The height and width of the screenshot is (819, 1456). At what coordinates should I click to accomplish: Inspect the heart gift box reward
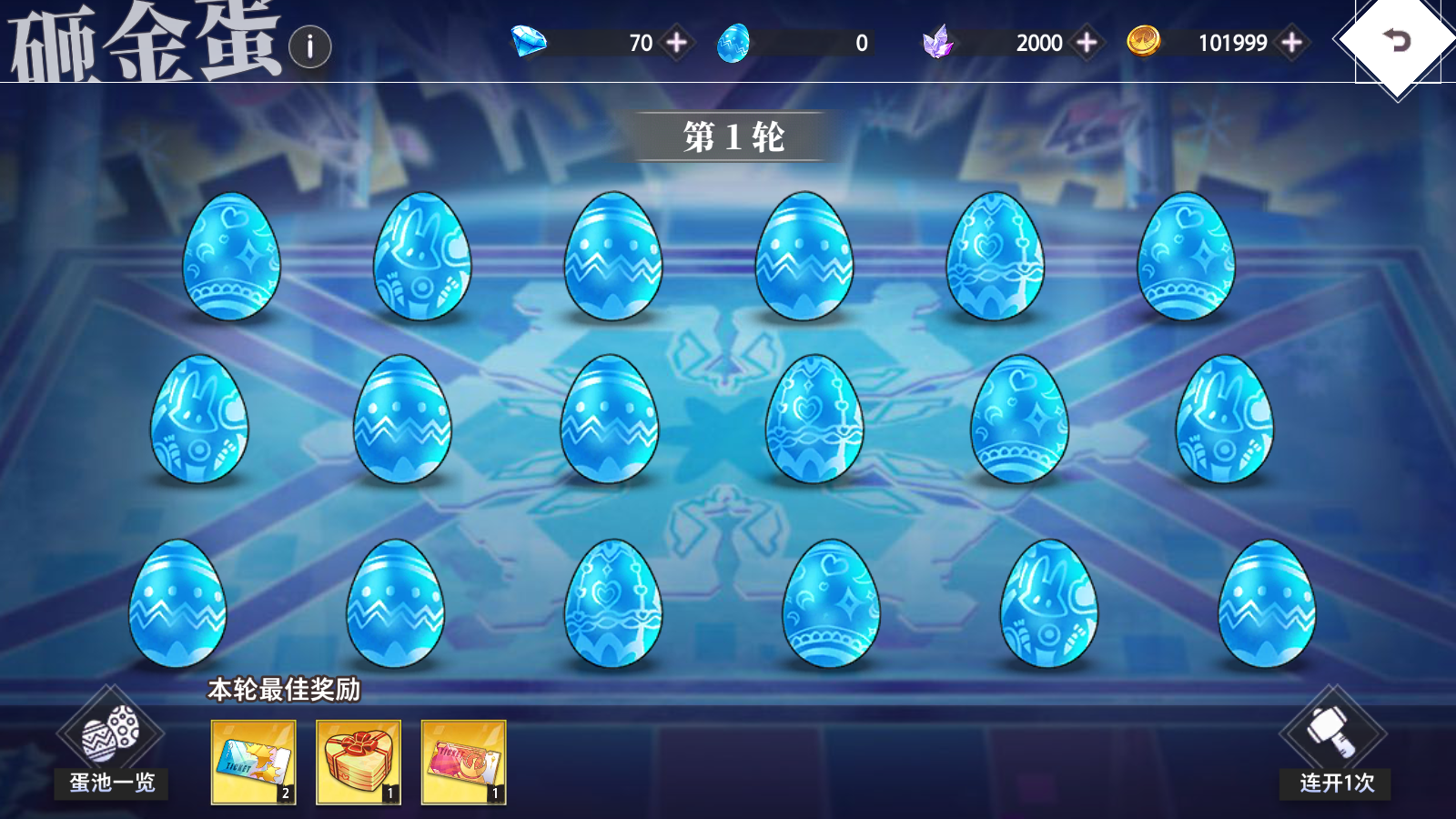[359, 762]
